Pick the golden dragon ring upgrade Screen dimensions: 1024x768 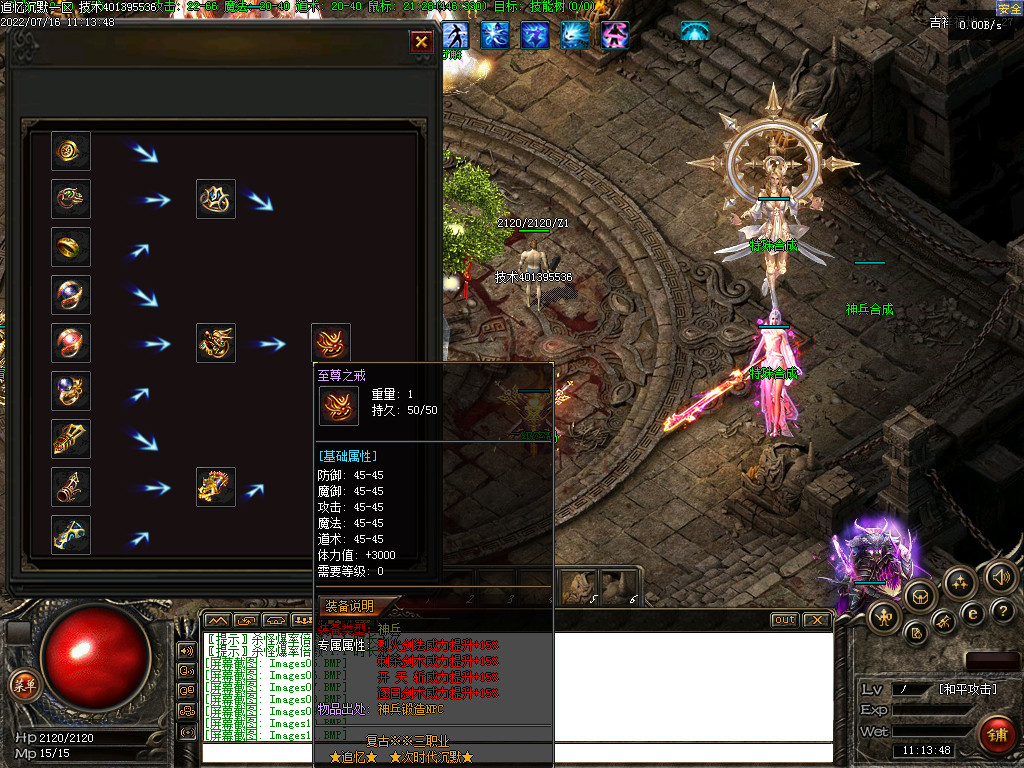[x=216, y=343]
